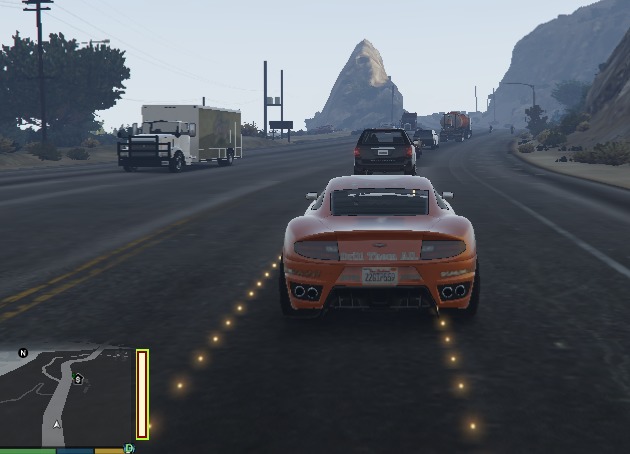Select the house-shaped property marker on the minimap
Viewport: 630px width, 454px height.
pos(78,379)
